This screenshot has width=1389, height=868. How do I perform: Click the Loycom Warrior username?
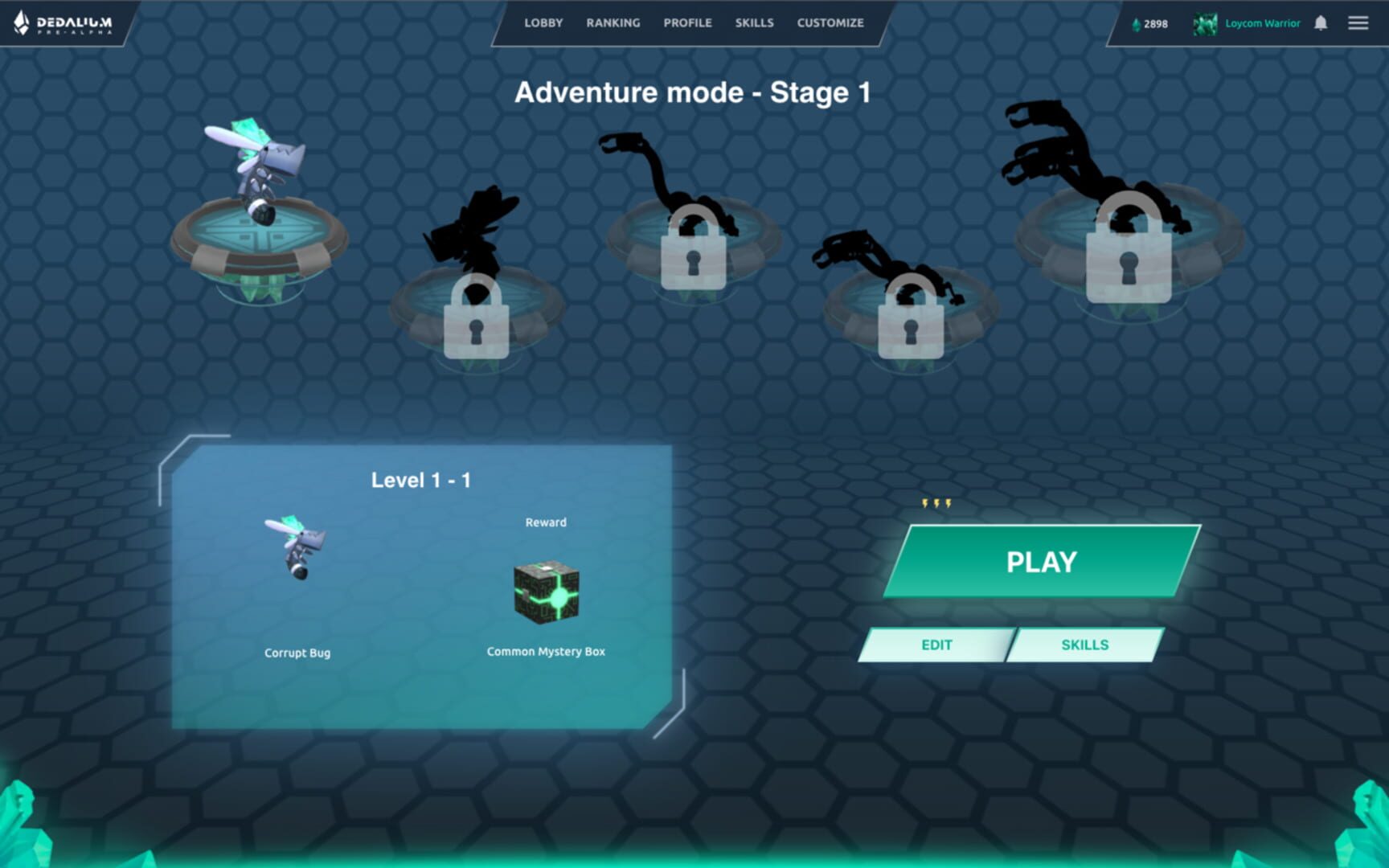pos(1262,23)
